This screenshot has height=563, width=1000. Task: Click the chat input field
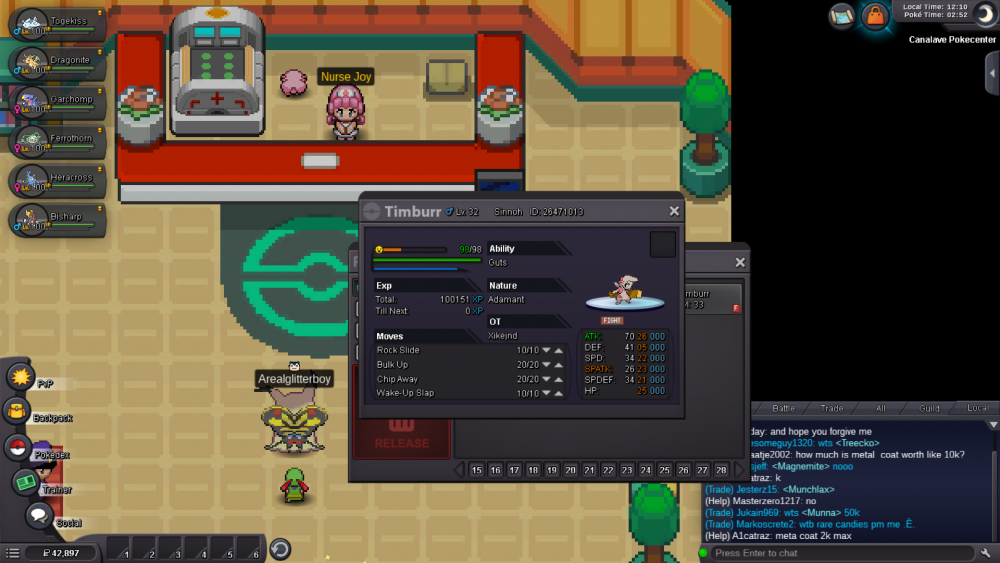coord(830,553)
